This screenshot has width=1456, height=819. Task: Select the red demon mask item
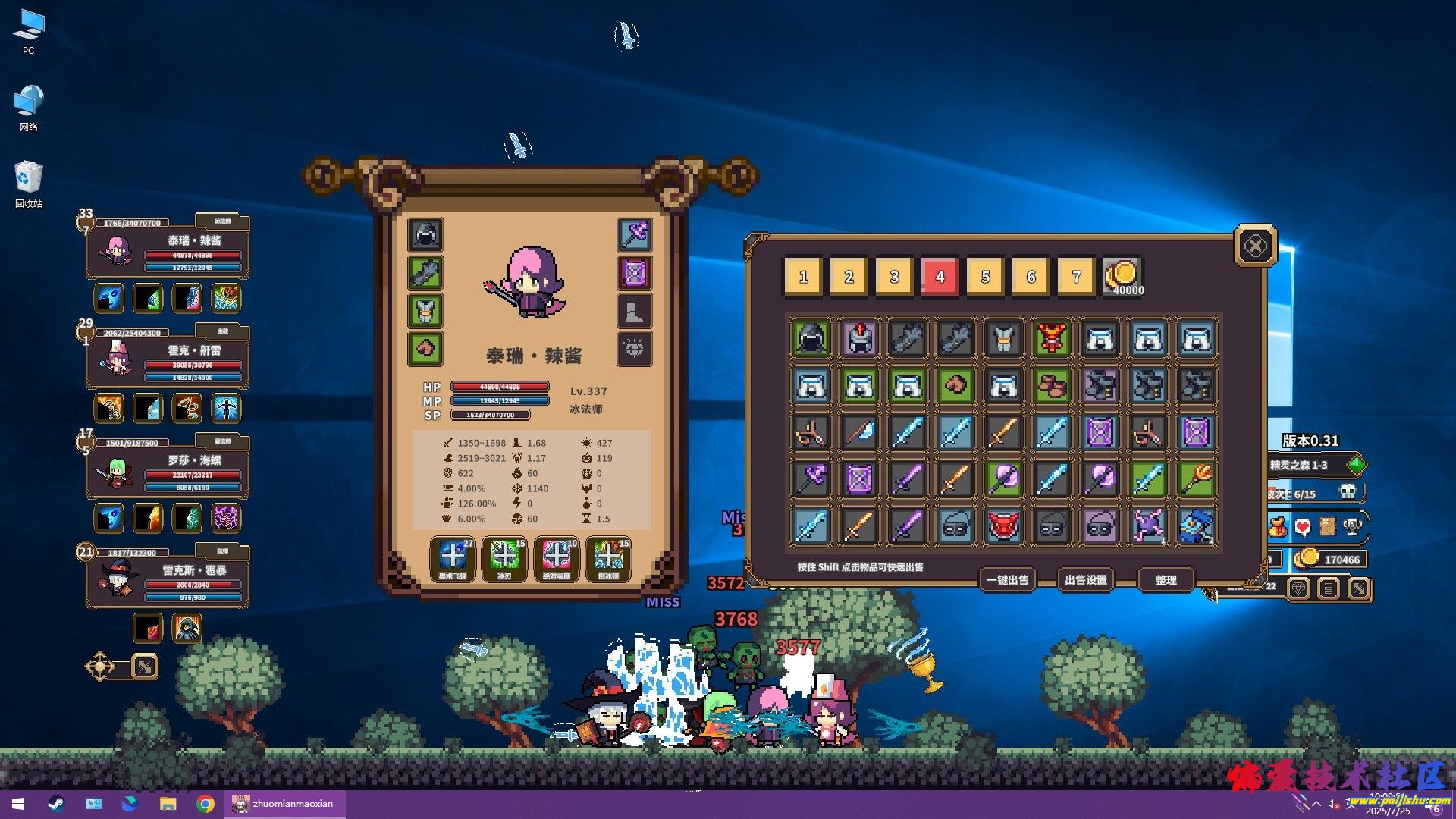coord(1003,526)
